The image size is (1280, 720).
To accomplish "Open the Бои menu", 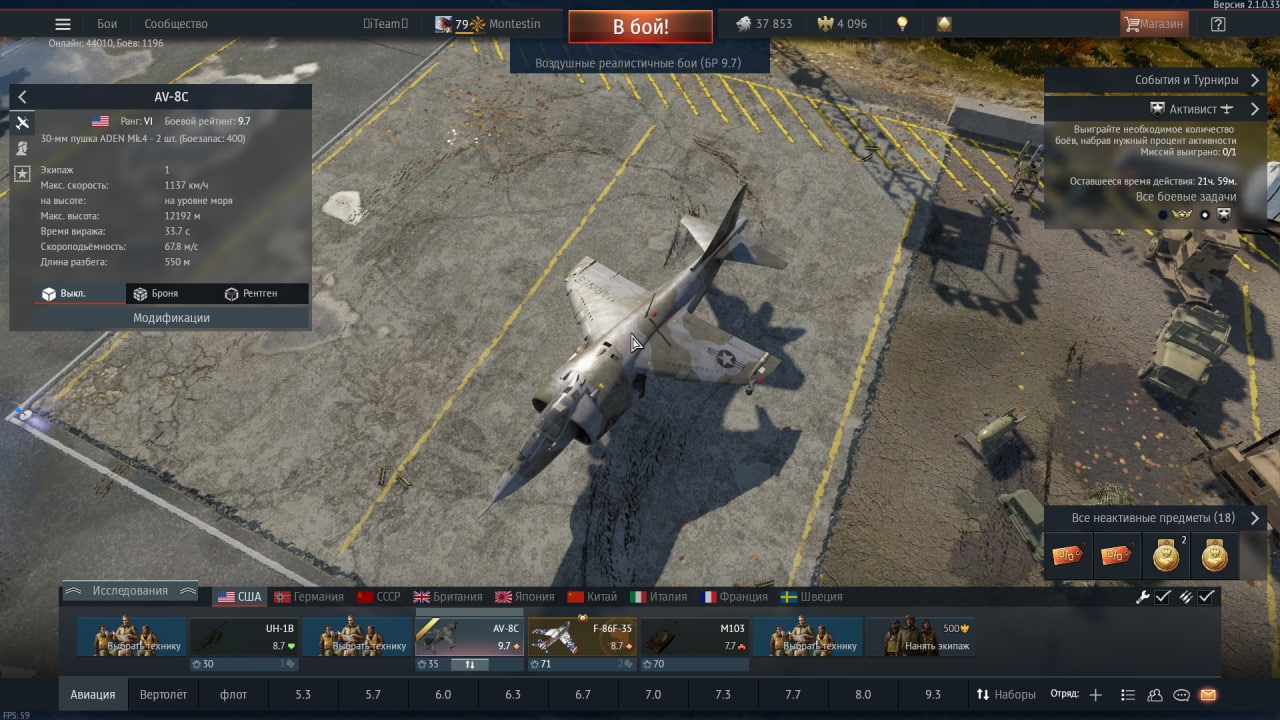I will click(x=107, y=24).
